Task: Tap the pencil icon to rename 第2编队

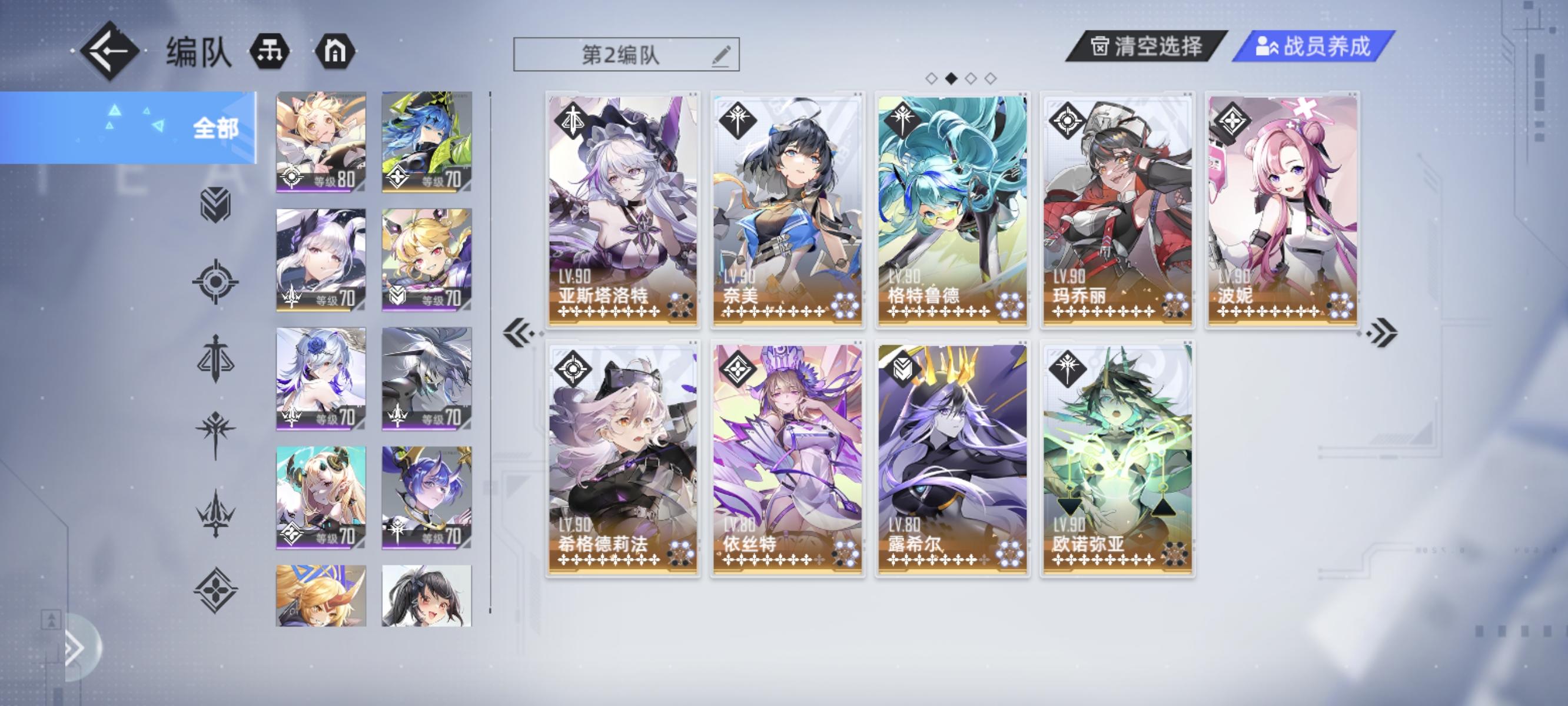Action: [721, 56]
